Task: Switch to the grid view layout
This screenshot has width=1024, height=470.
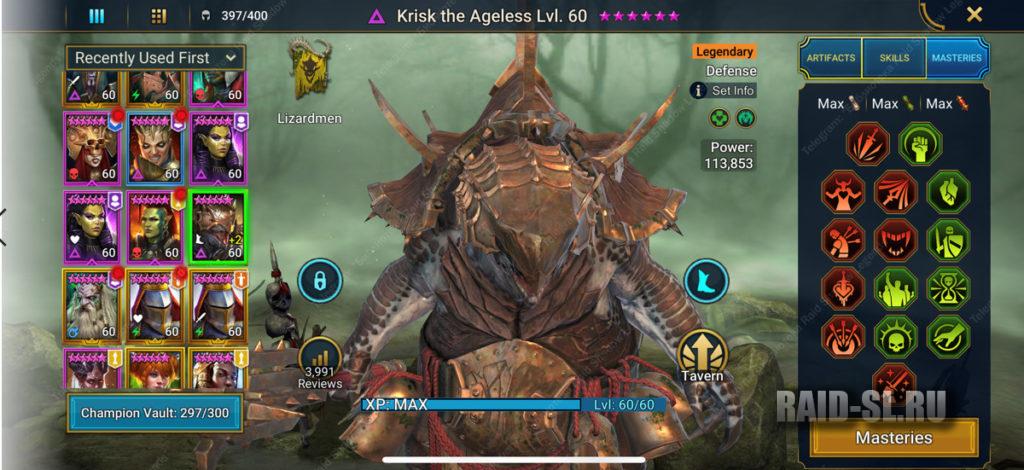Action: click(x=158, y=16)
